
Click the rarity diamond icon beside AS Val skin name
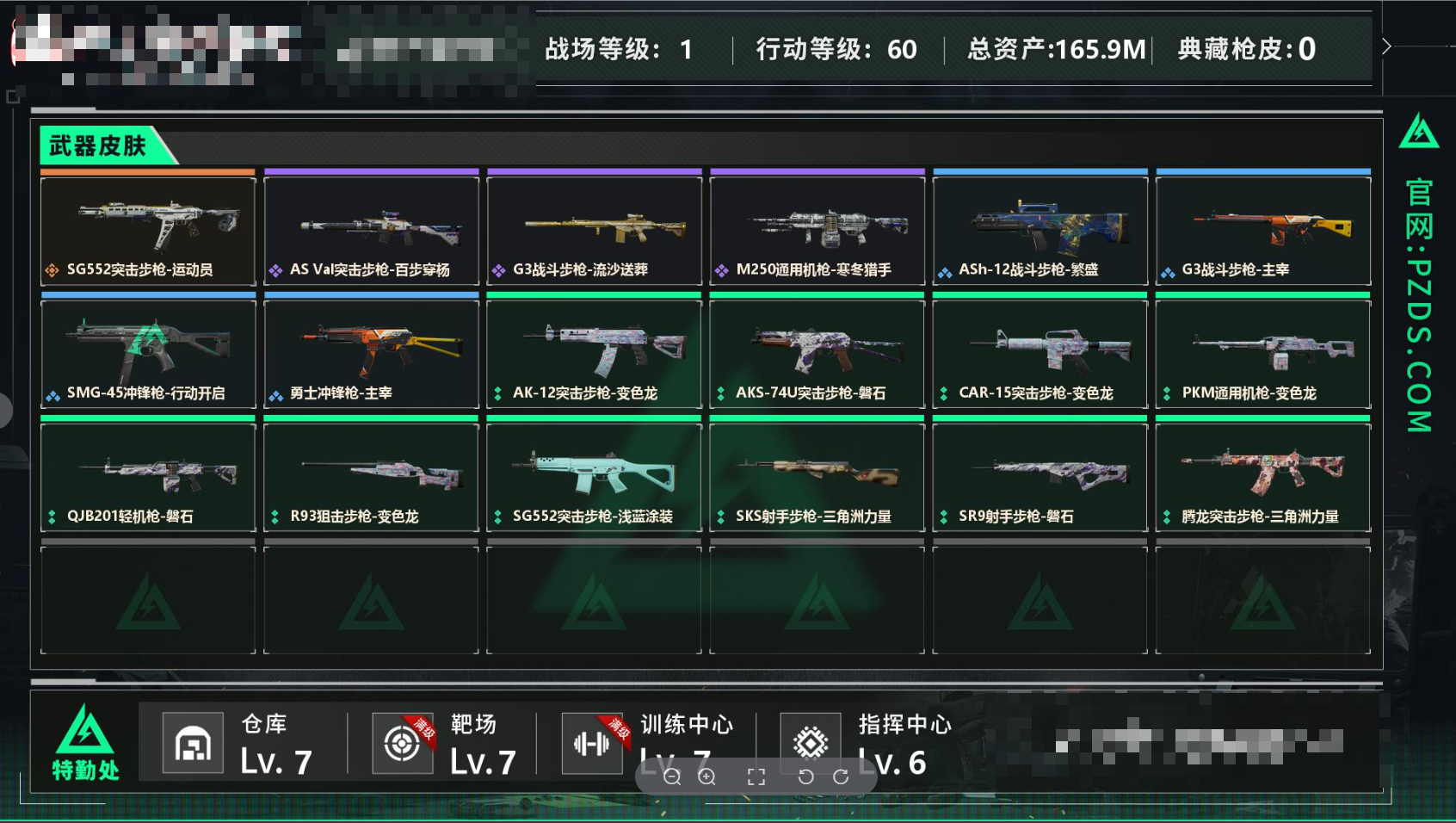pyautogui.click(x=277, y=269)
